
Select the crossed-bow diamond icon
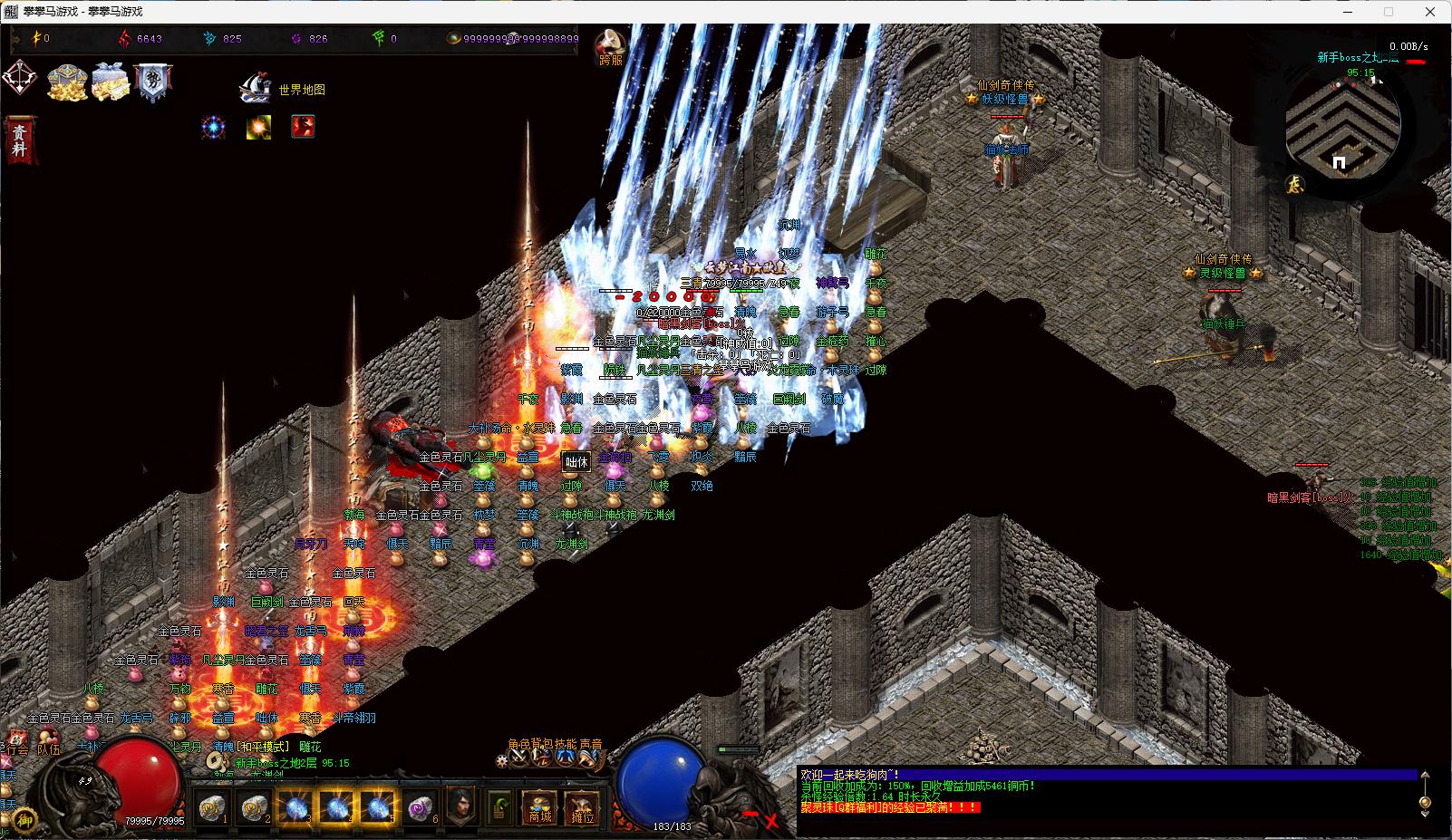20,79
